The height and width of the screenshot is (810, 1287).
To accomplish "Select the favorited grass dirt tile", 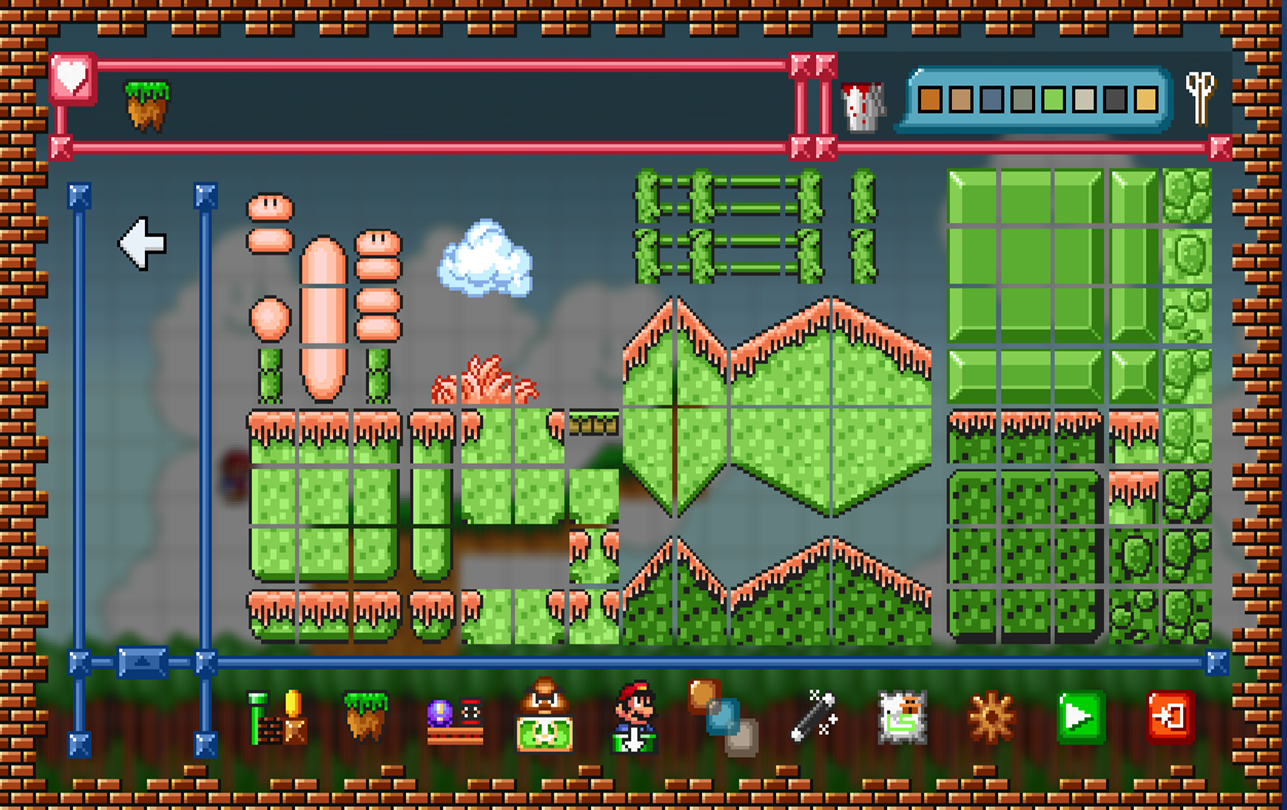I will point(147,105).
